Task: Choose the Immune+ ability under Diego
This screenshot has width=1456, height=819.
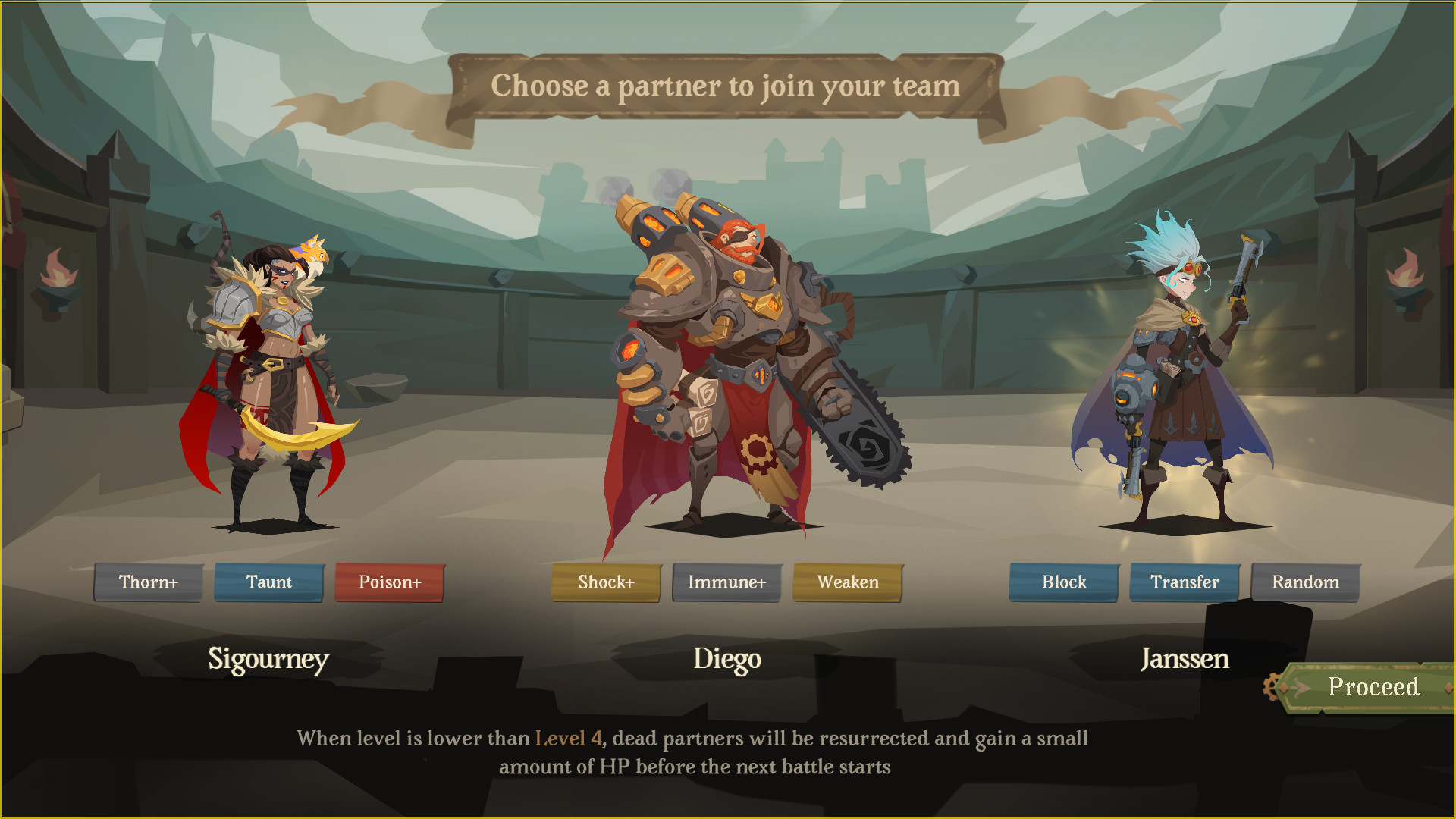Action: (726, 582)
